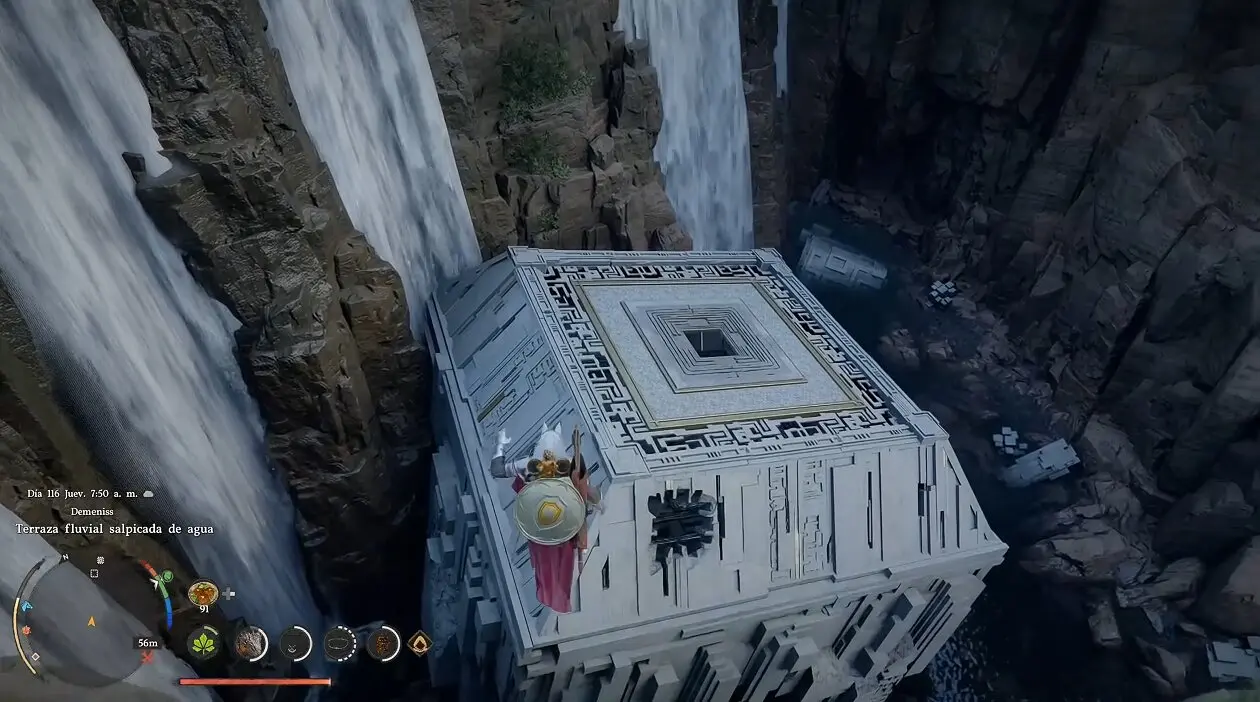Click the red X marker on the minimap
Screen dimensions: 1260x702
(149, 657)
